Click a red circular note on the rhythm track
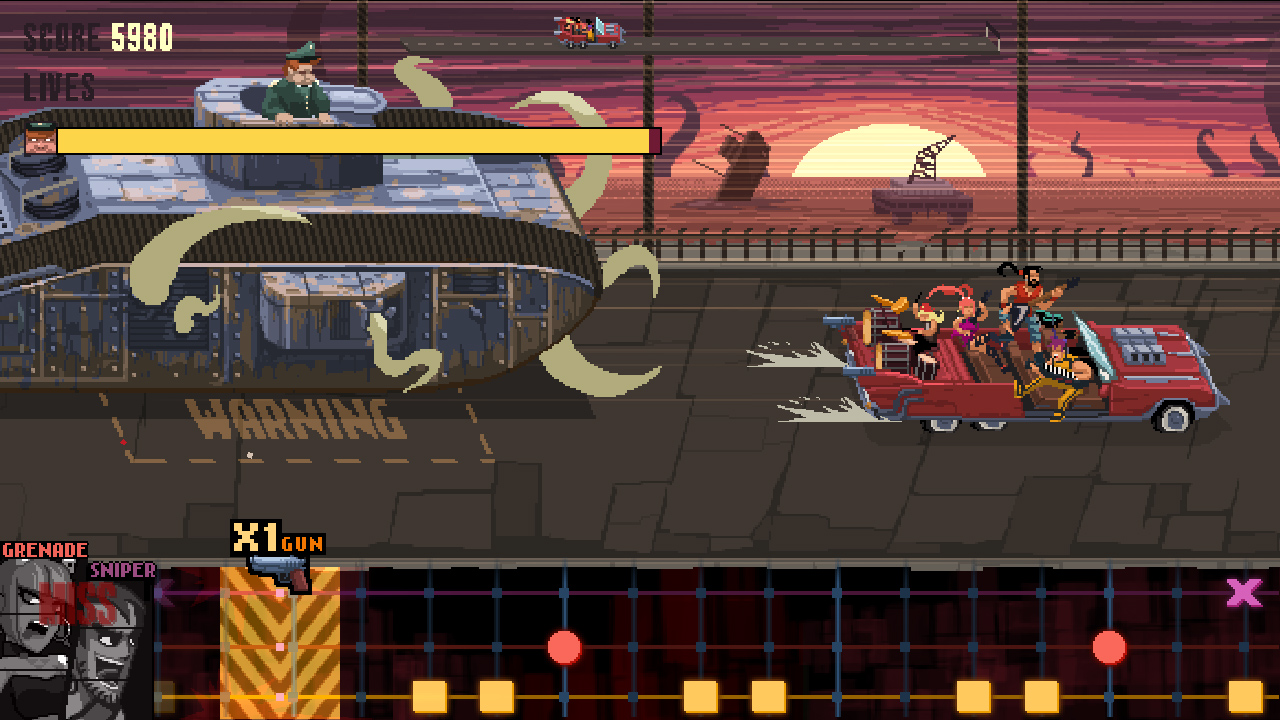This screenshot has height=720, width=1280. coord(564,648)
